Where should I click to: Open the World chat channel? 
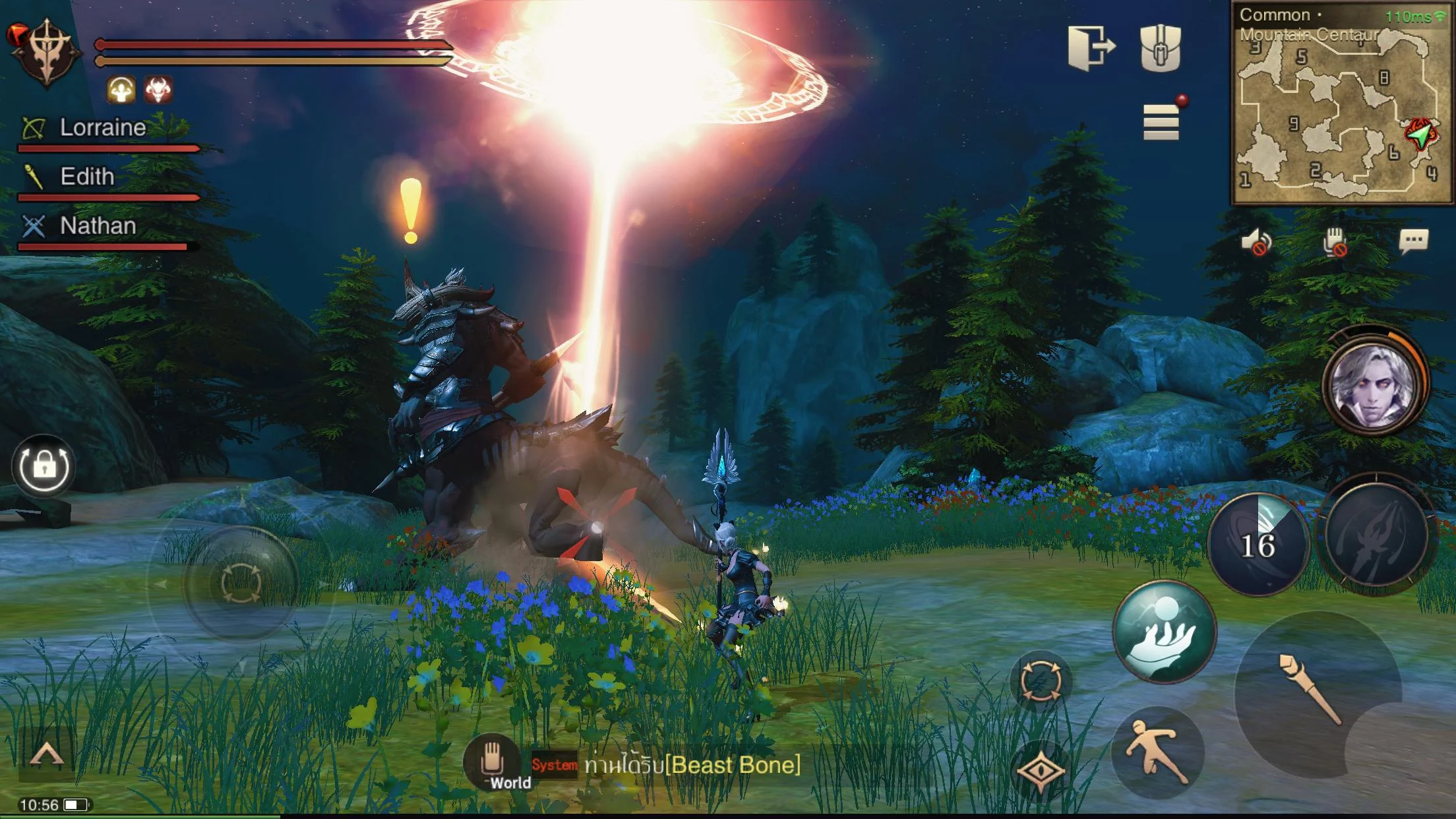pos(493,765)
